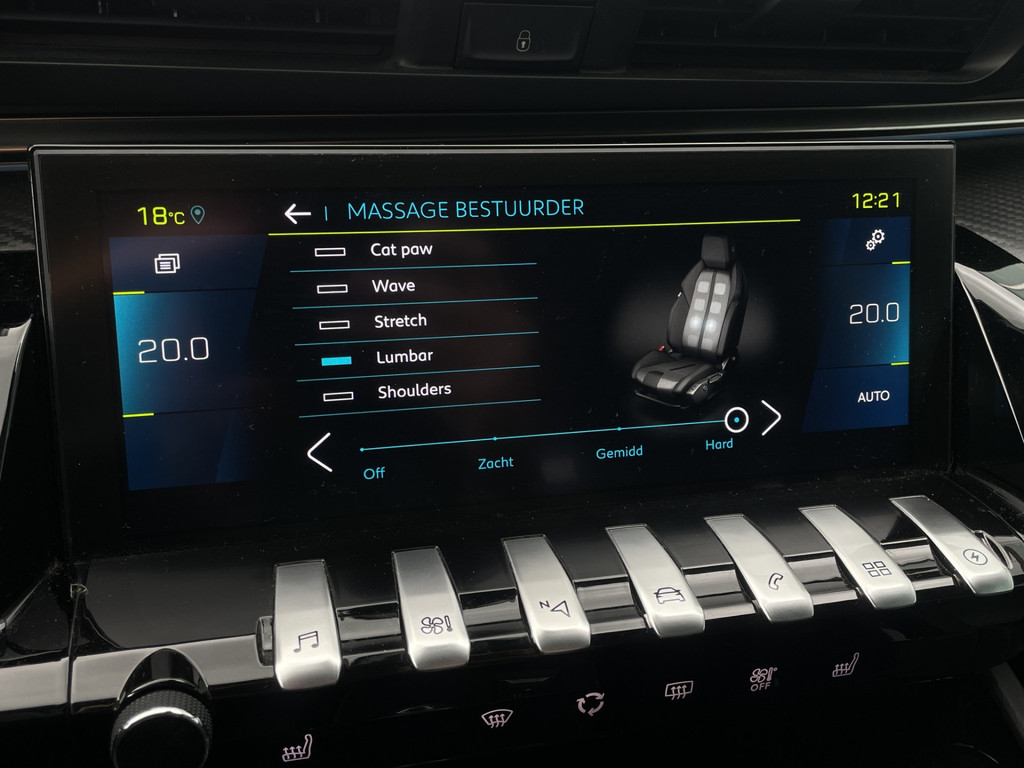Set massage intensity to Zacht
1024x768 pixels.
[495, 440]
